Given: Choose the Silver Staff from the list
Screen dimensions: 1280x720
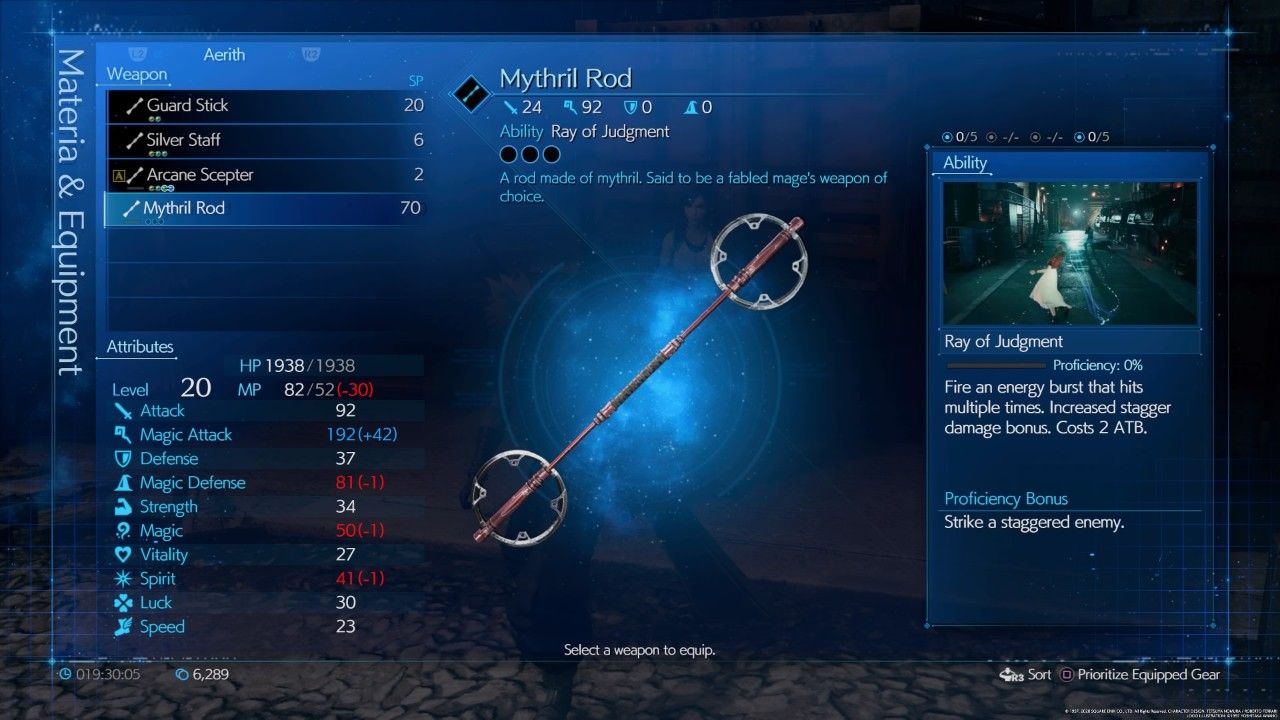Looking at the screenshot, I should coord(265,140).
